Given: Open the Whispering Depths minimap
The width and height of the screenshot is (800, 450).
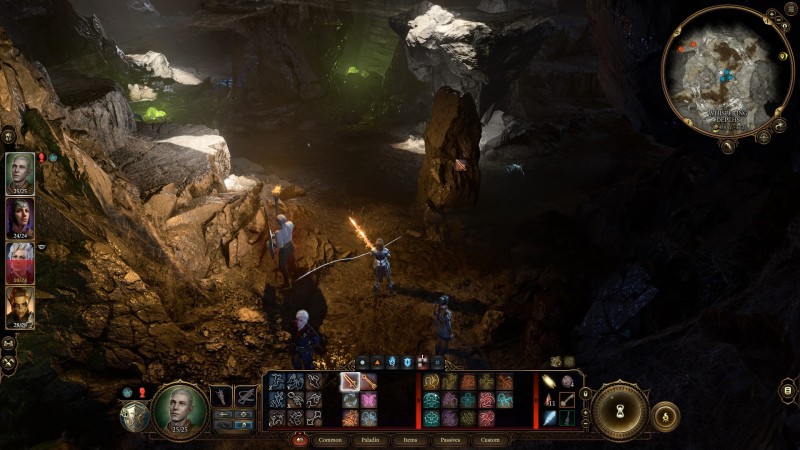Looking at the screenshot, I should point(727,71).
